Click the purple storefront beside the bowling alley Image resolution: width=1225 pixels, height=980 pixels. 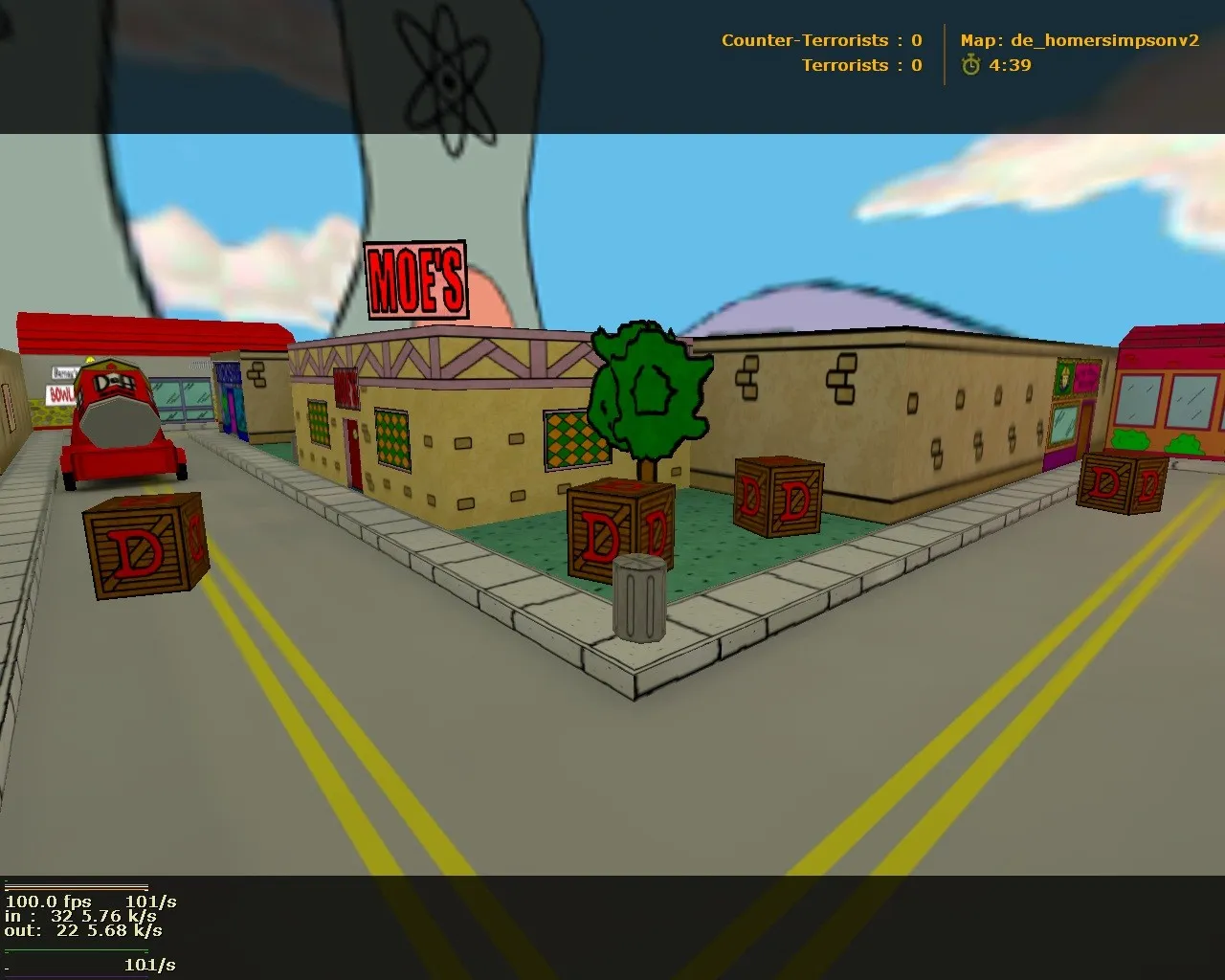click(232, 397)
